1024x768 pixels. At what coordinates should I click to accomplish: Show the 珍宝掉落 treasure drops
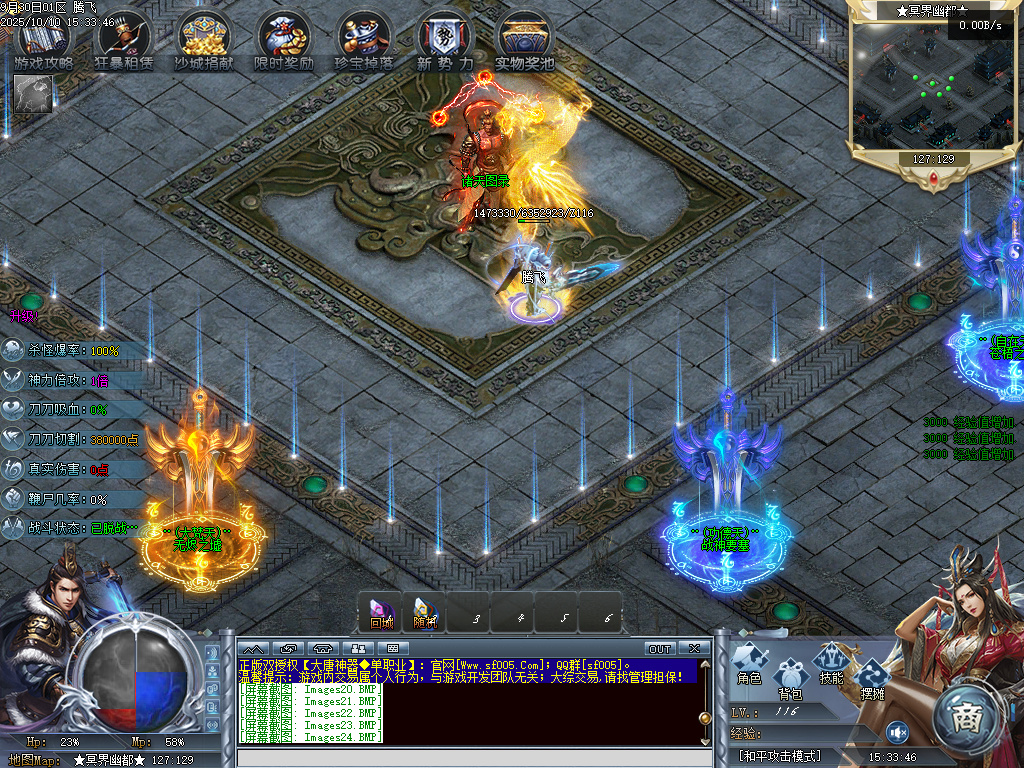(363, 40)
